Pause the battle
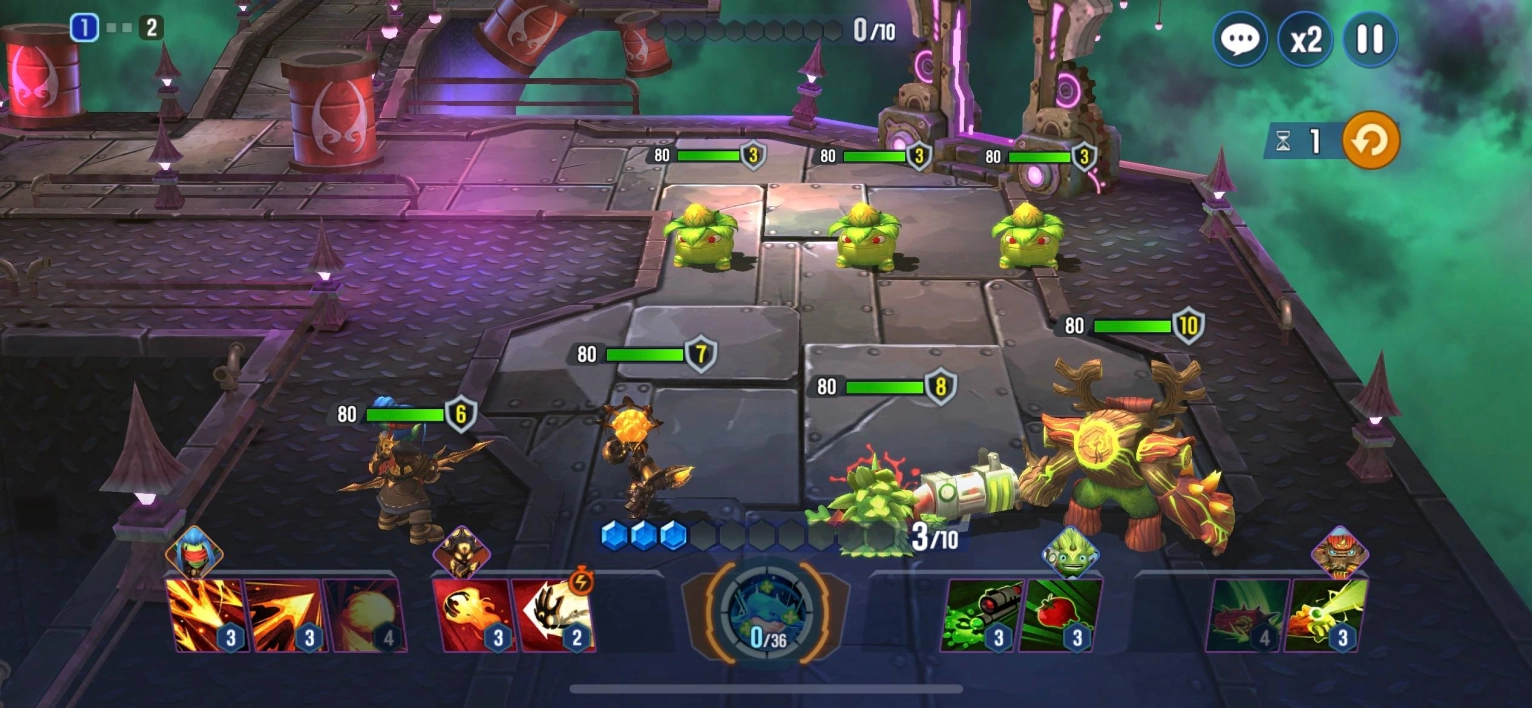The width and height of the screenshot is (1532, 708). 1369,40
